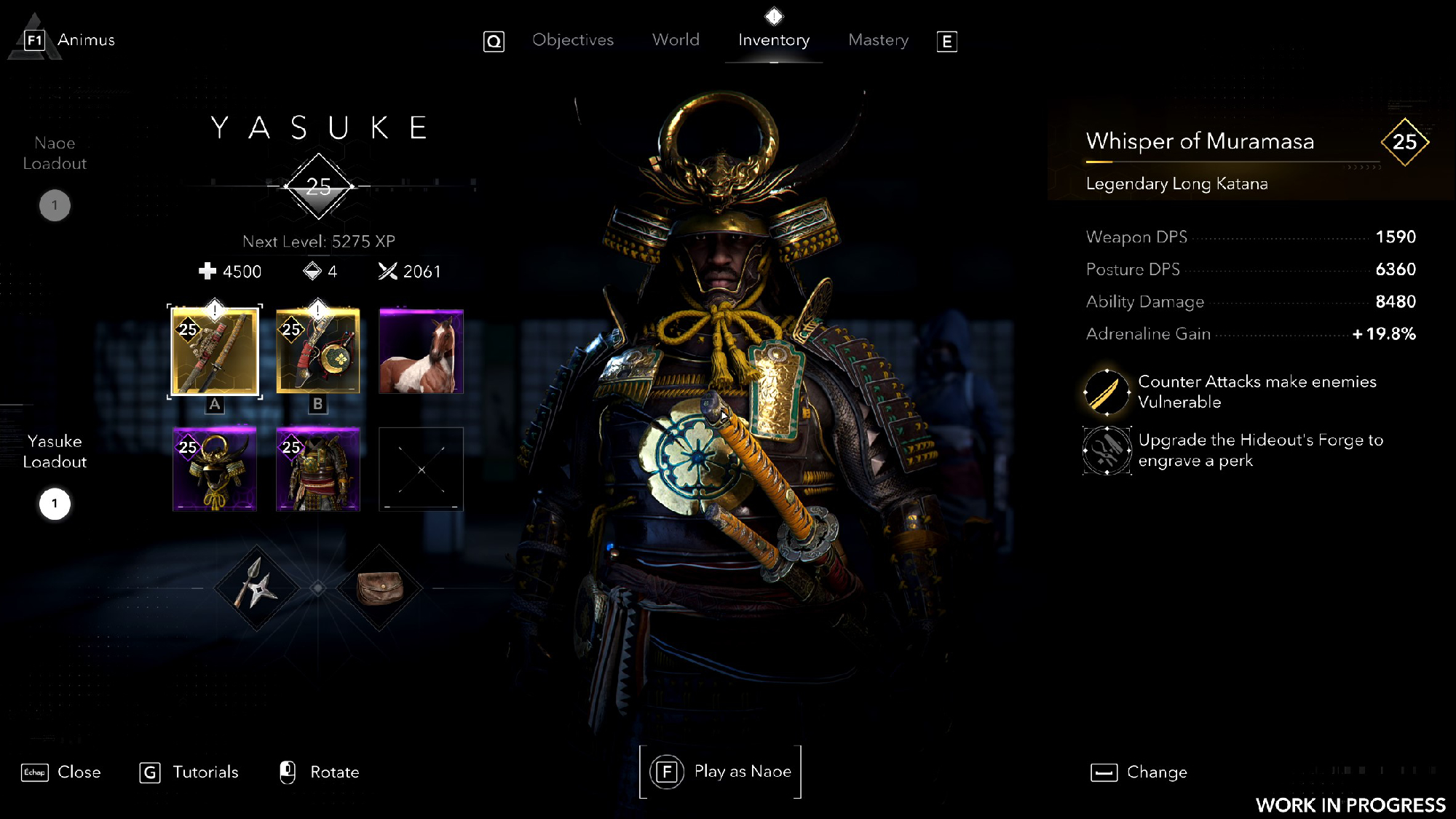Image resolution: width=1456 pixels, height=819 pixels.
Task: Select the Whisper of Muramasa katana slot
Action: pos(215,351)
